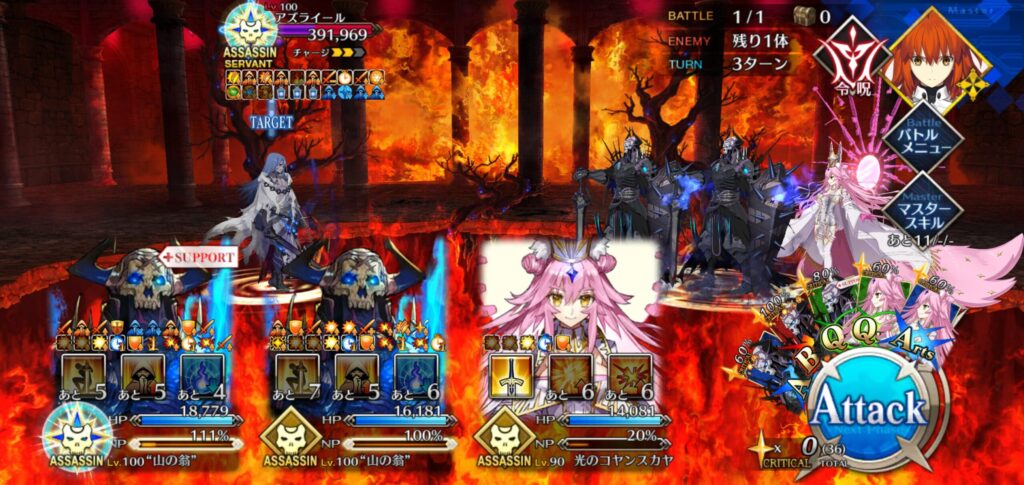This screenshot has width=1024, height=485.
Task: Select the Master portrait
Action: click(938, 55)
